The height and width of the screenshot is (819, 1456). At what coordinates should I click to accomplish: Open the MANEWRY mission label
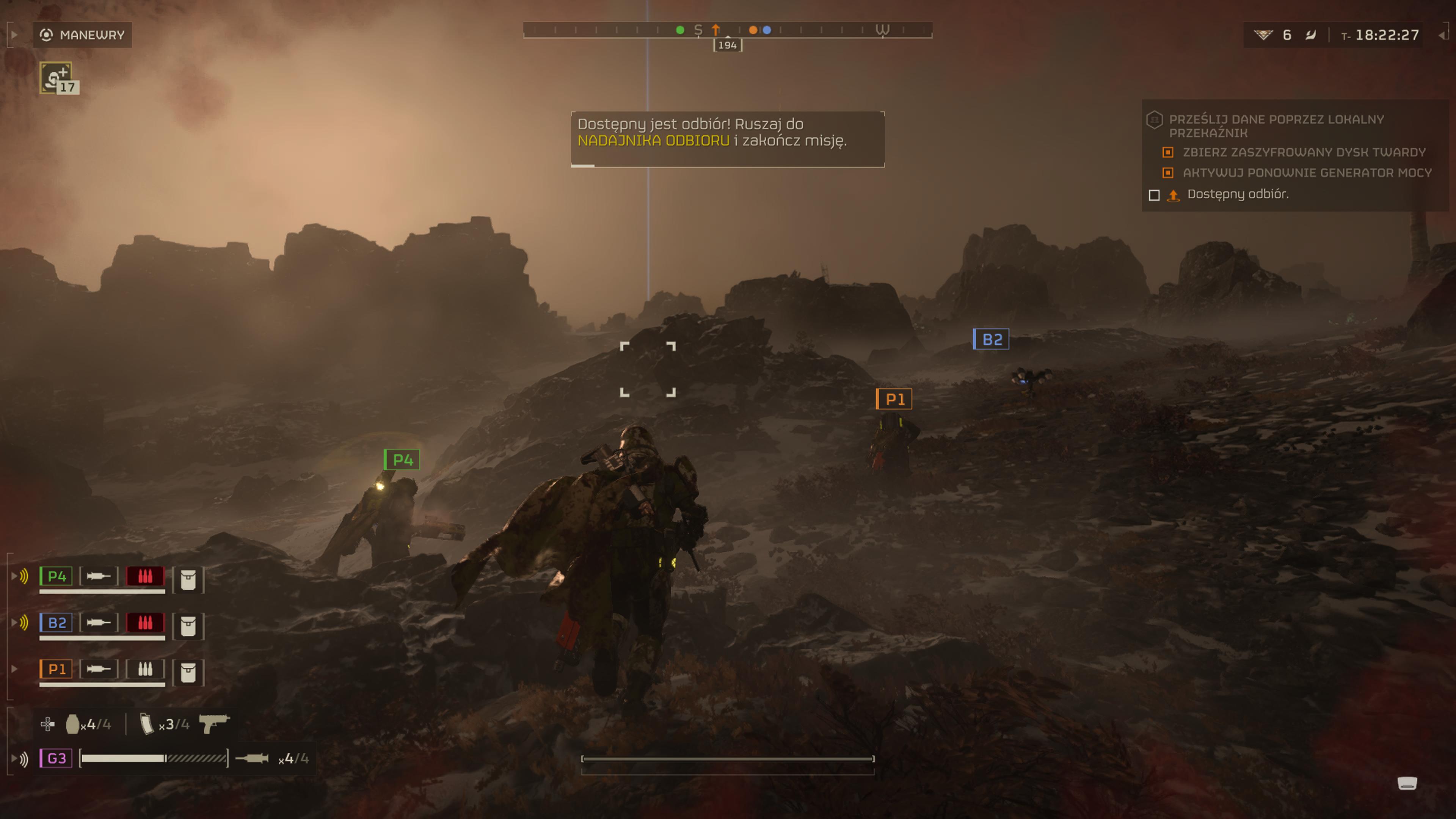point(83,35)
